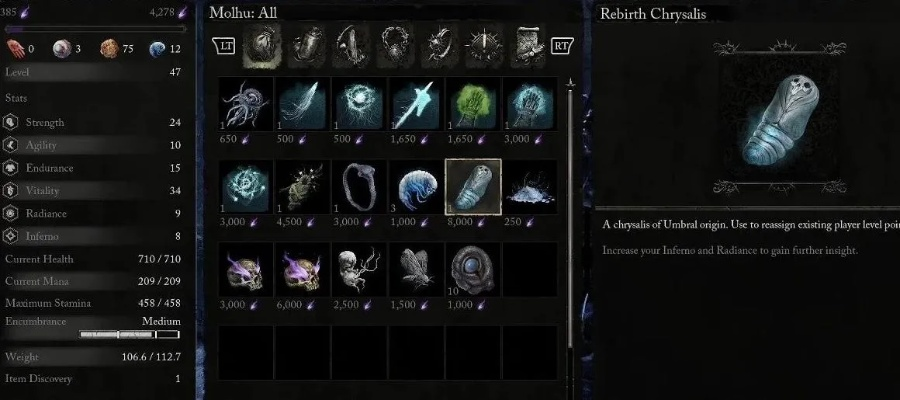This screenshot has width=900, height=400.
Task: Pick the insect item priced 4,500
Action: pyautogui.click(x=302, y=187)
